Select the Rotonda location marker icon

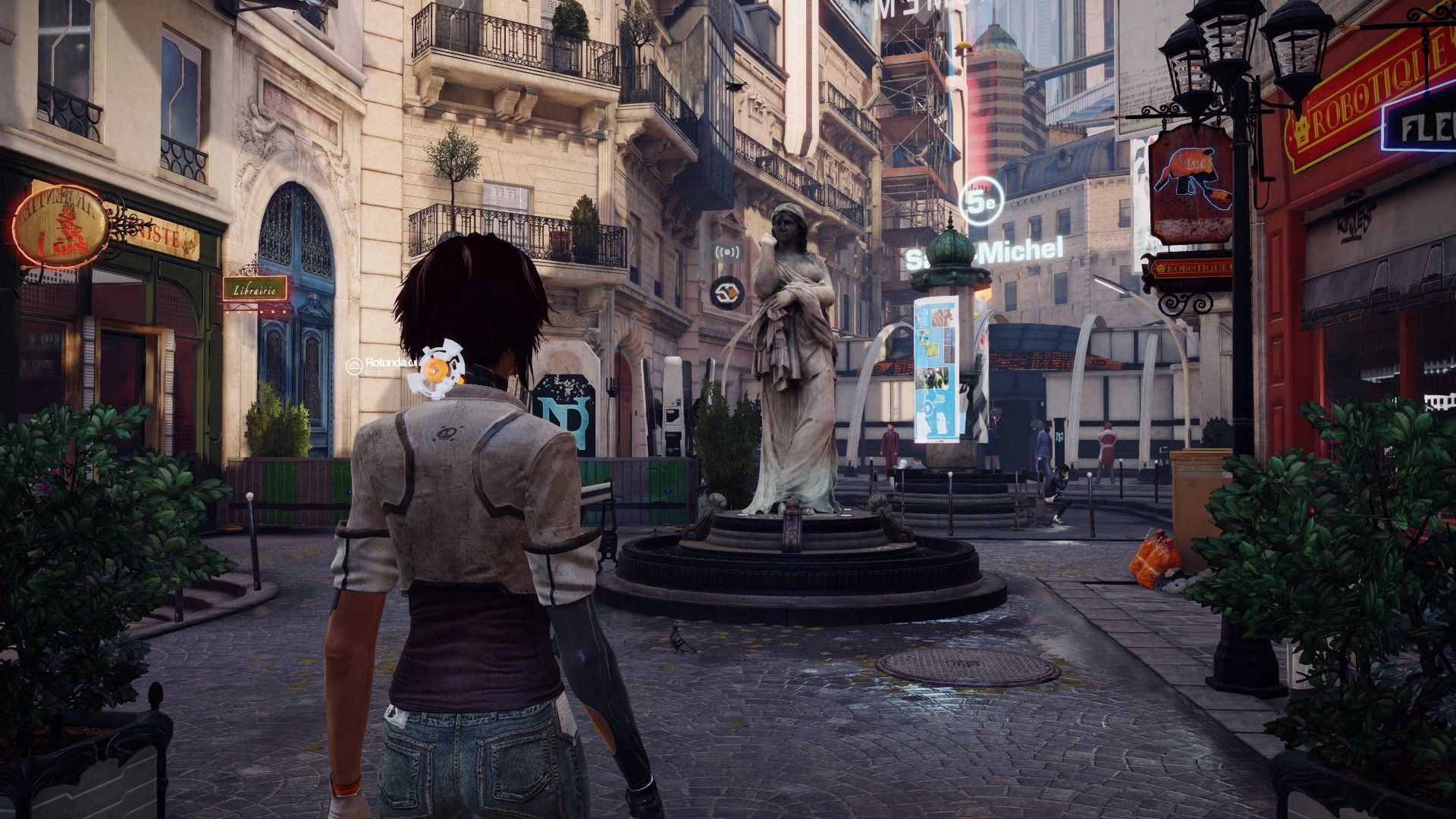point(354,366)
